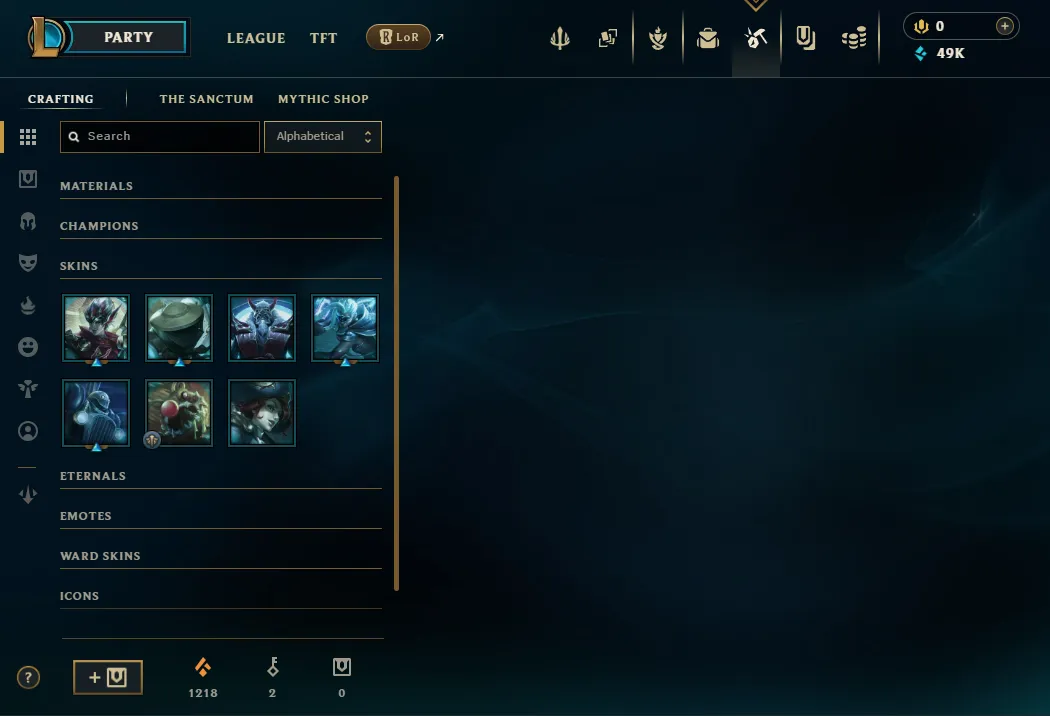Image resolution: width=1050 pixels, height=716 pixels.
Task: Open The Sanctum tab
Action: pyautogui.click(x=206, y=99)
